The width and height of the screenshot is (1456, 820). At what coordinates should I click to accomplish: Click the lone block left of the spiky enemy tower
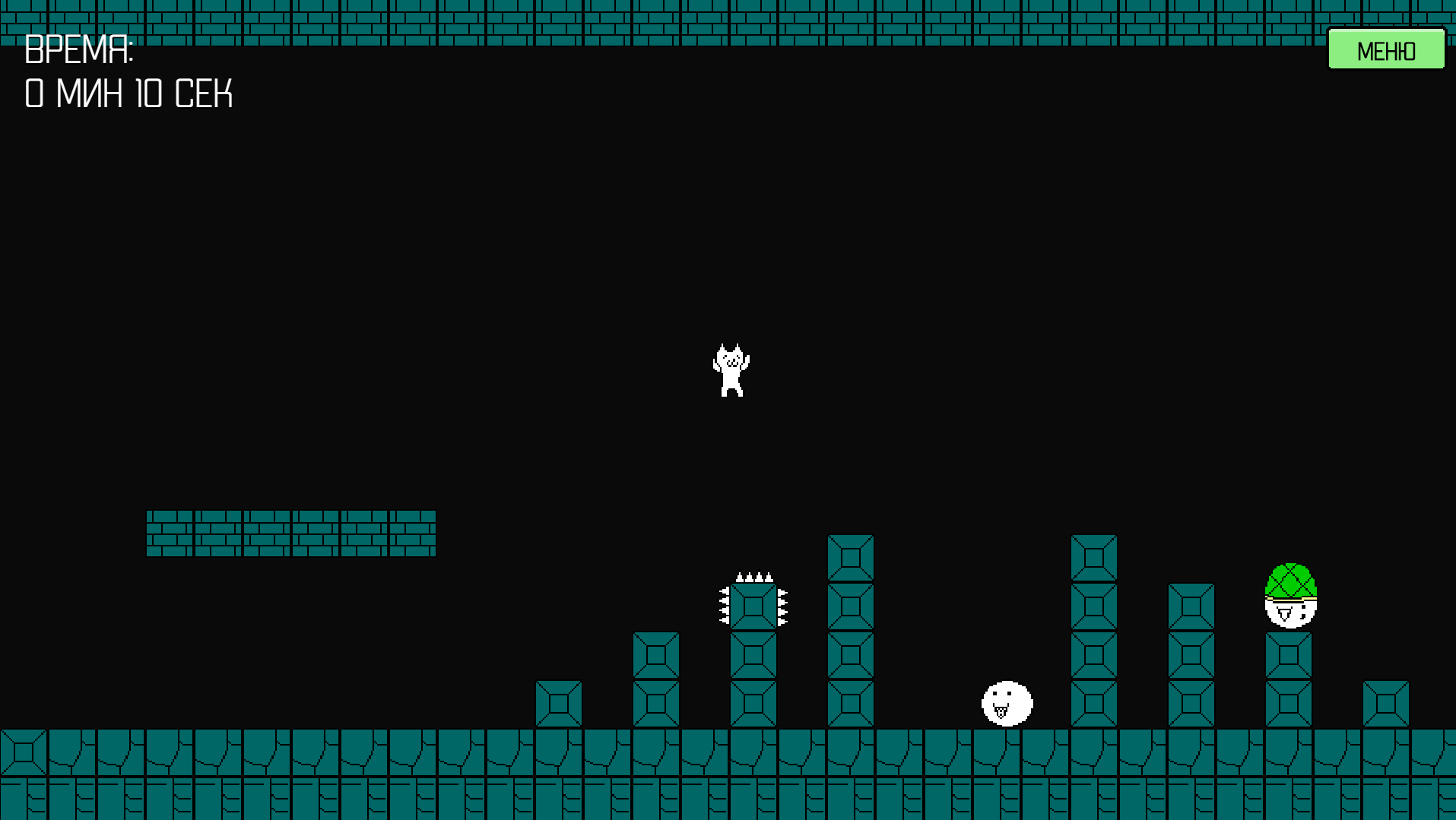coord(559,703)
